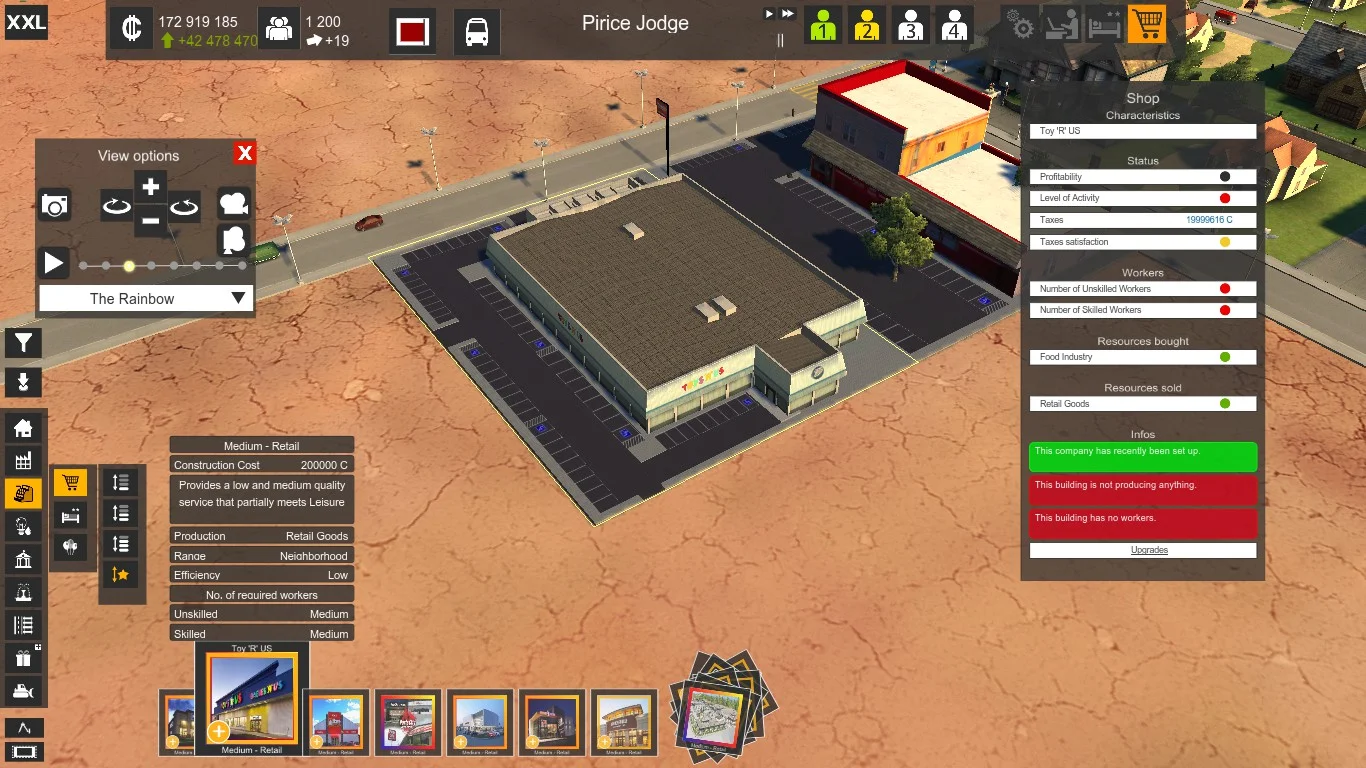
Task: Open the bus transport panel
Action: [x=477, y=31]
